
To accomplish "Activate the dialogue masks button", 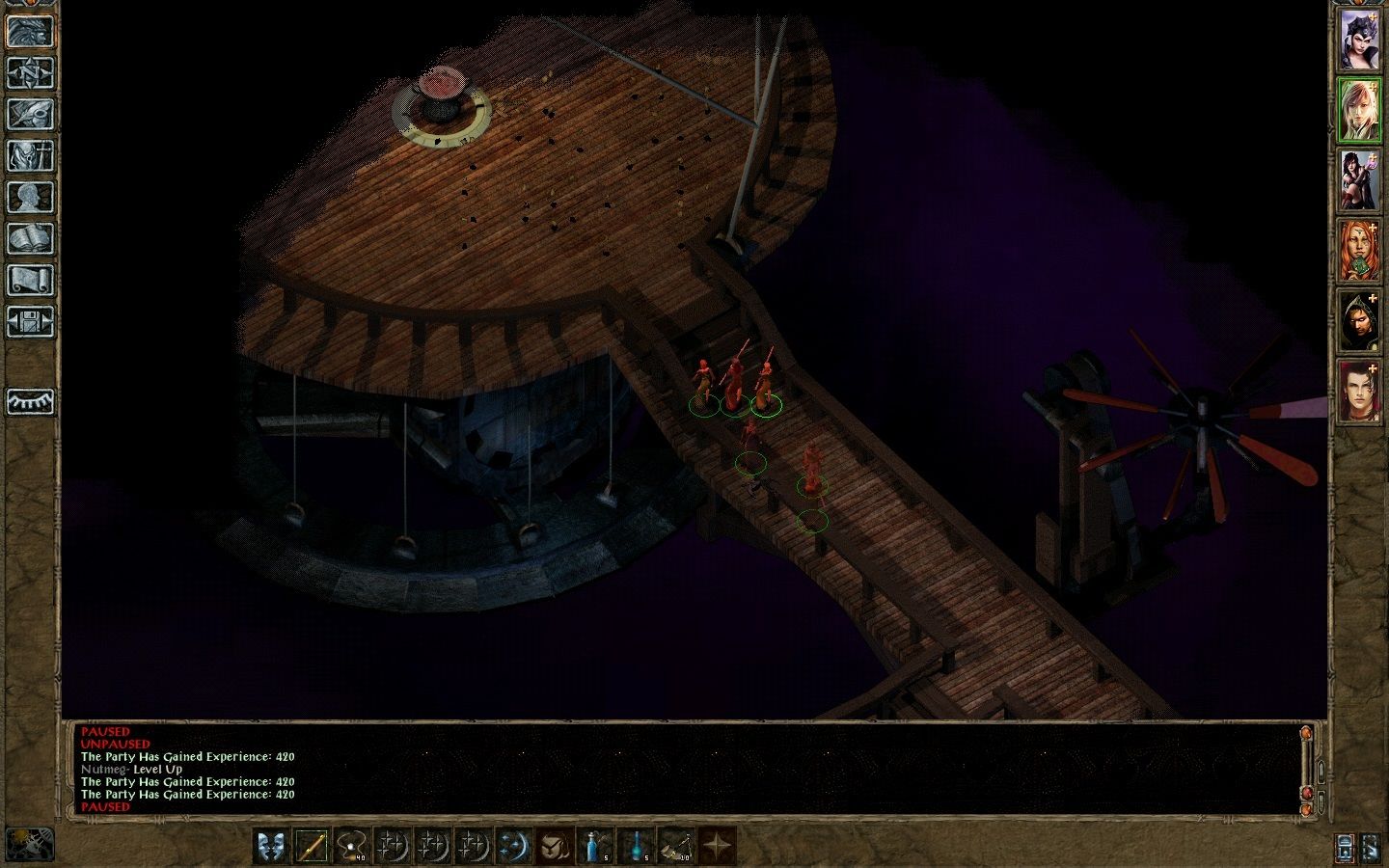I will (x=272, y=846).
